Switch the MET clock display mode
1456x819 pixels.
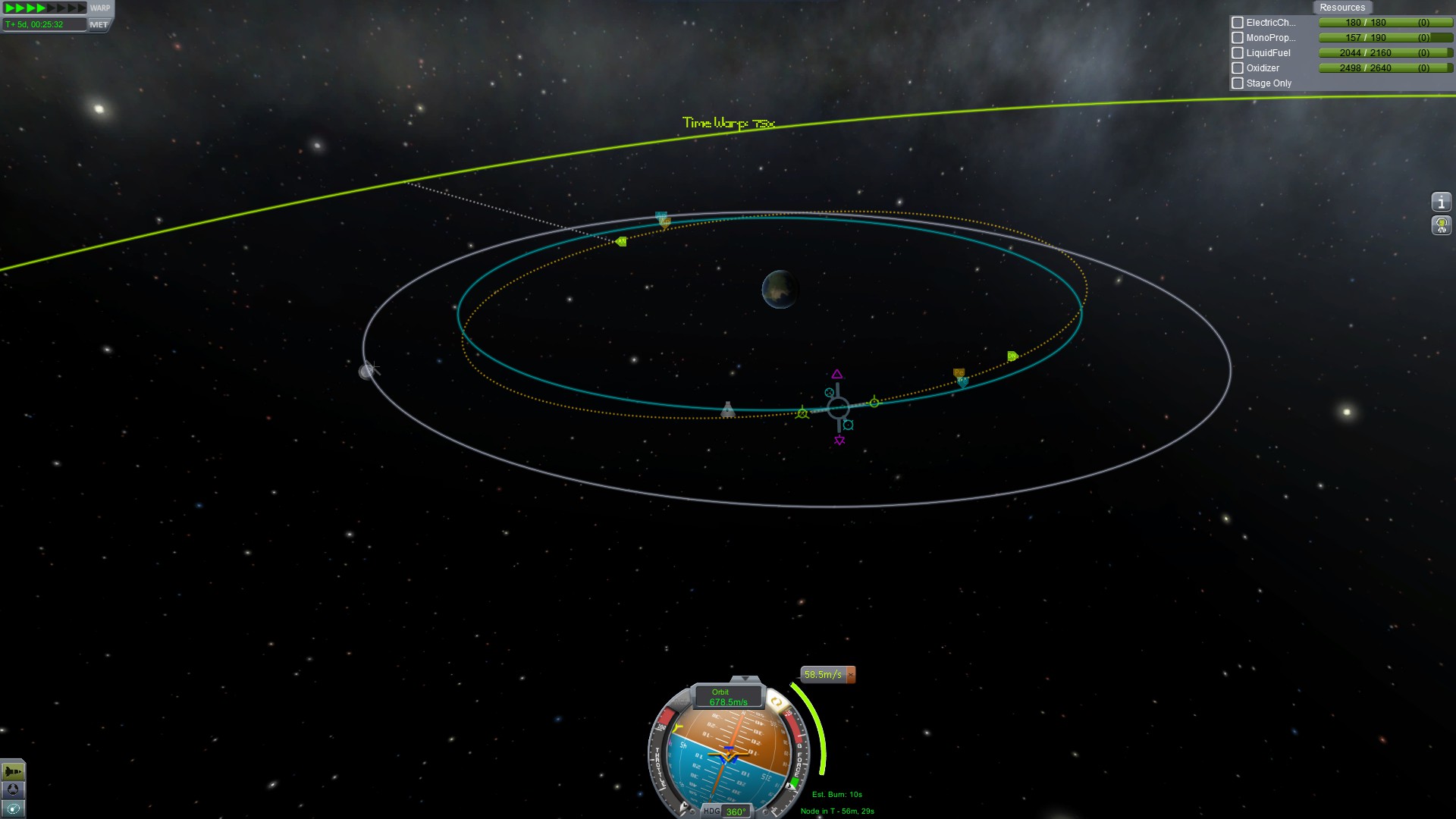click(99, 24)
